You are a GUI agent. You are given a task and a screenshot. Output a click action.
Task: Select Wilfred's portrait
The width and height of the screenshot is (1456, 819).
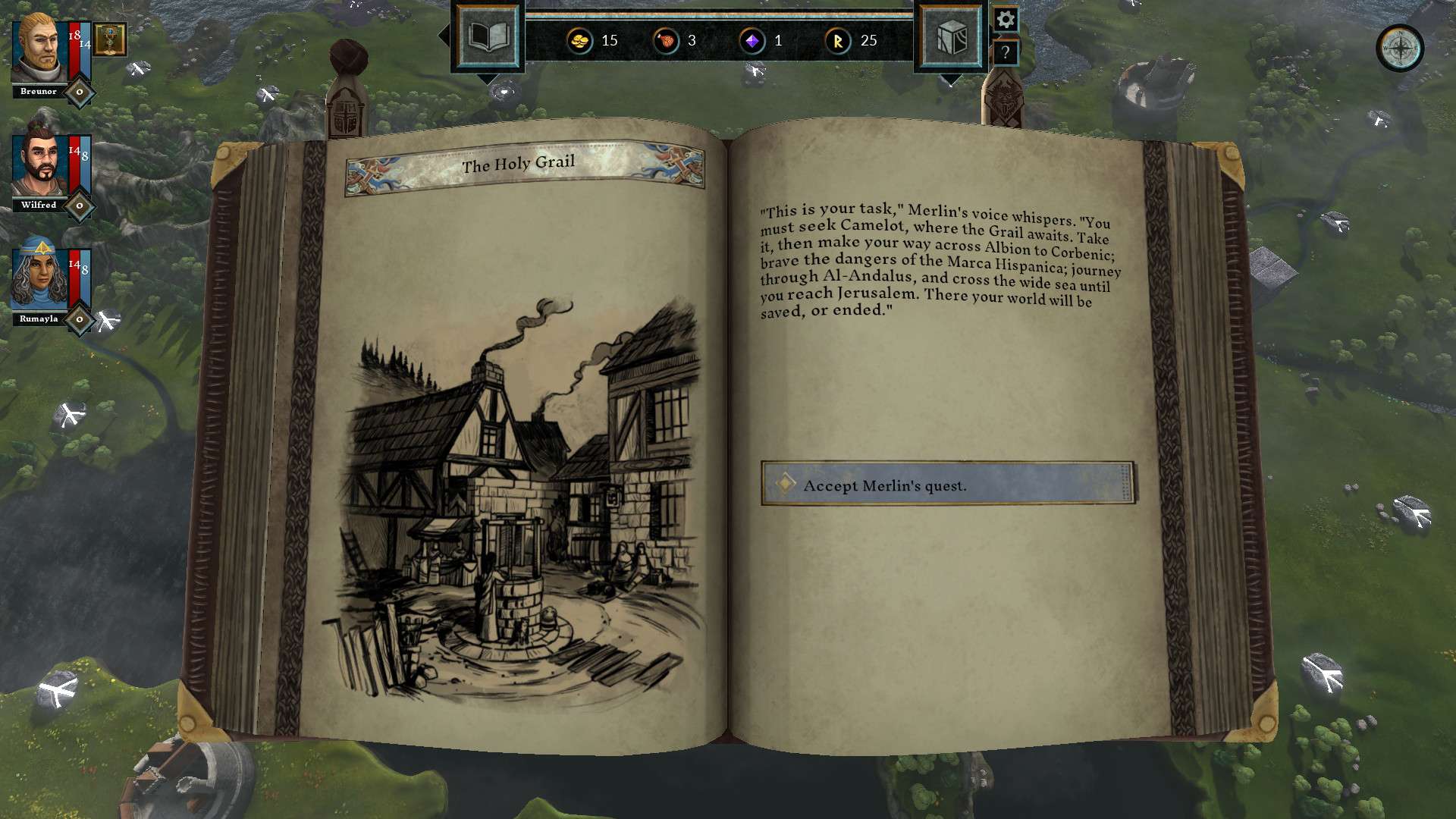point(39,165)
